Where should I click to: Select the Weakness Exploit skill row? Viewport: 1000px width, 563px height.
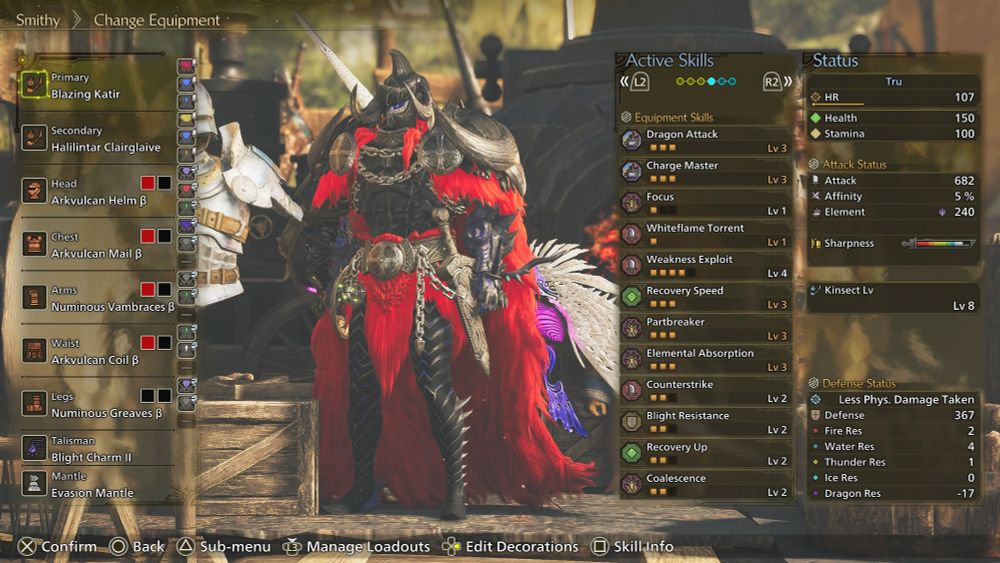tap(705, 265)
